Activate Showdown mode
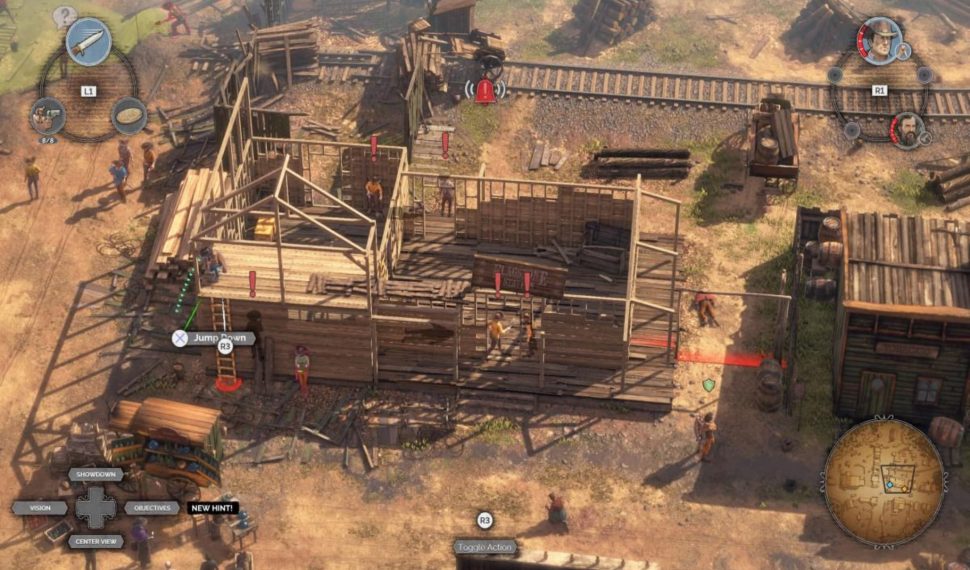 point(96,475)
